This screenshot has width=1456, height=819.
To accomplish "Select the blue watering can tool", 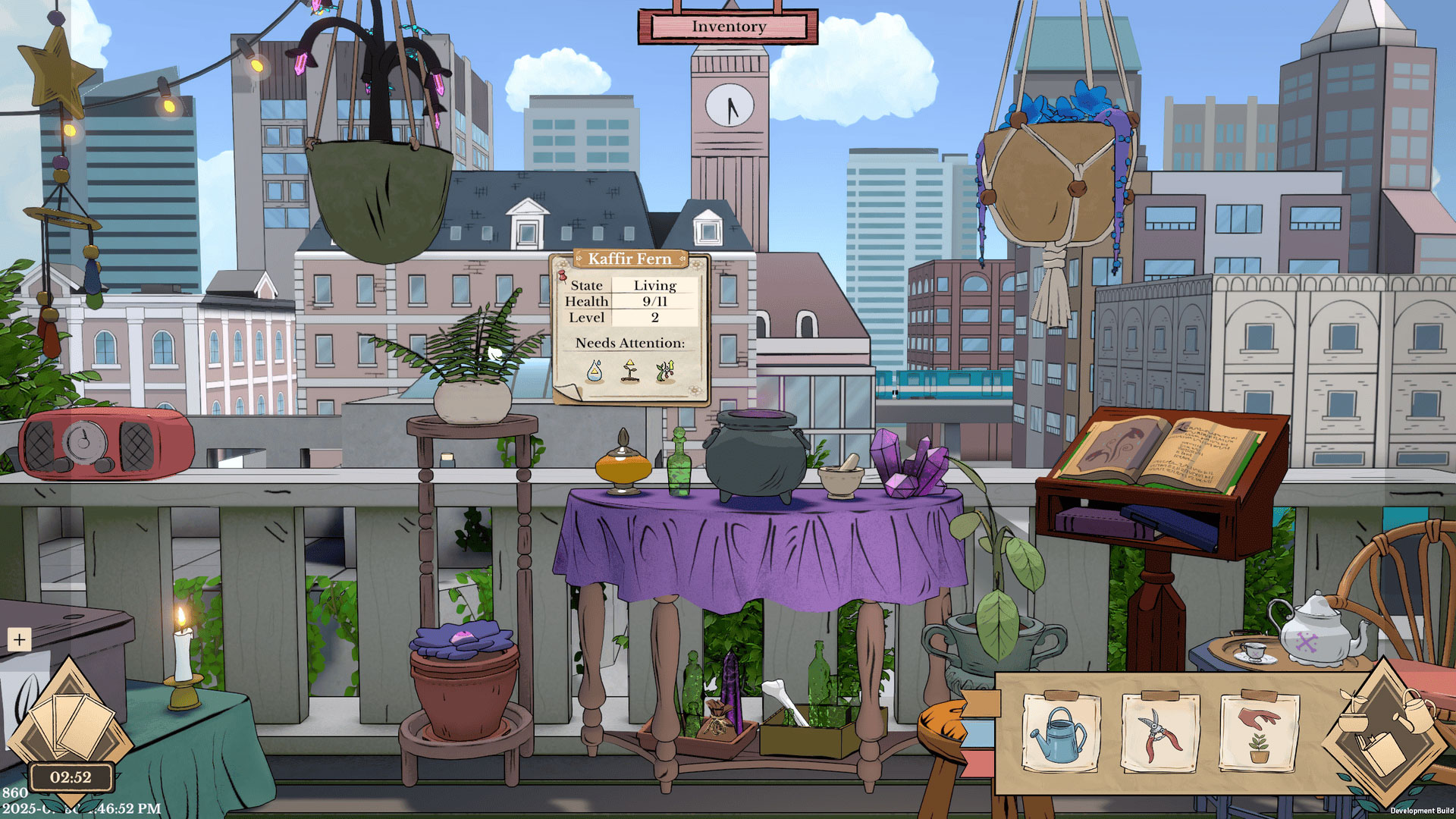I will point(1060,734).
